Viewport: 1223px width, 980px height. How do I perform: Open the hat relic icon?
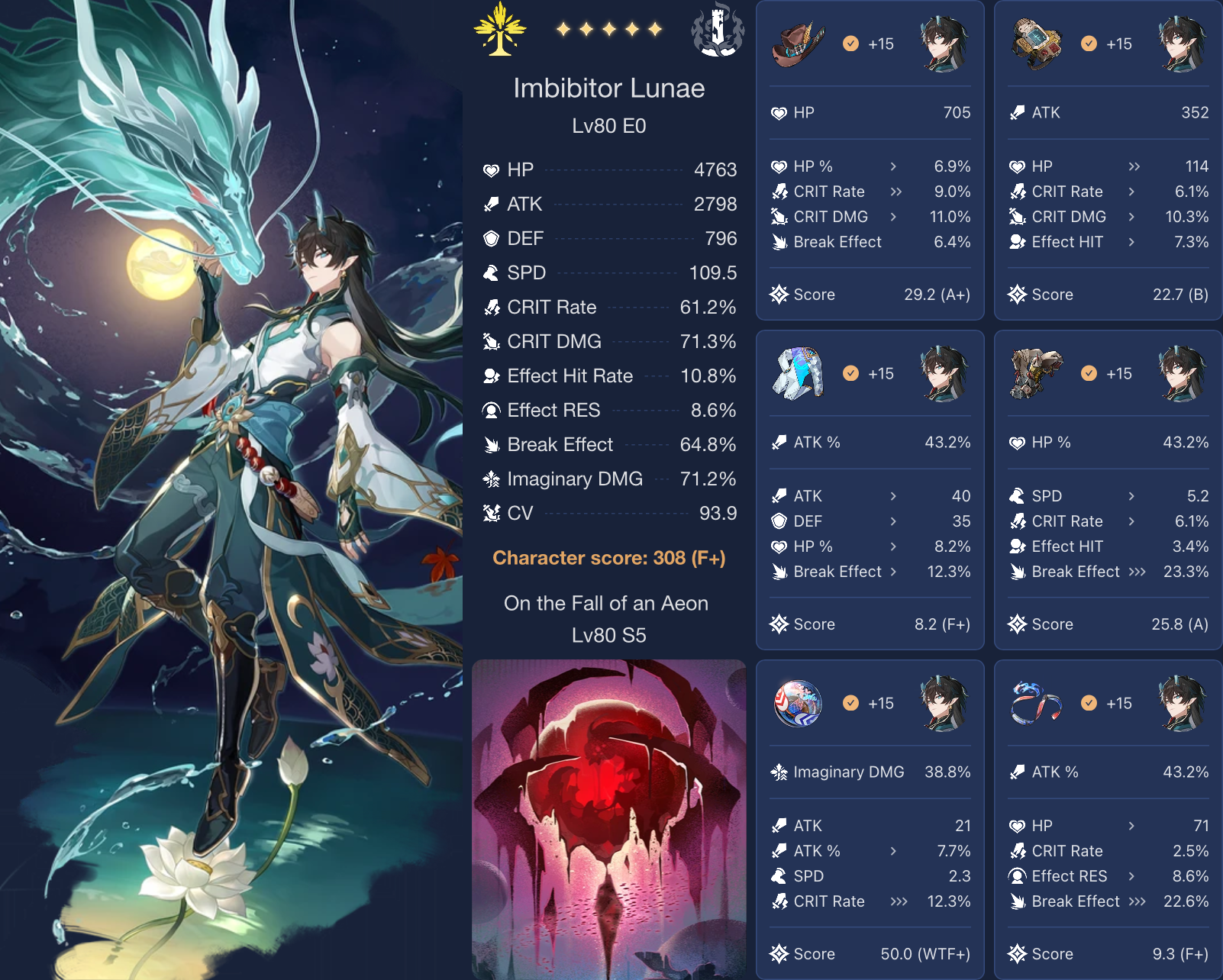(799, 44)
